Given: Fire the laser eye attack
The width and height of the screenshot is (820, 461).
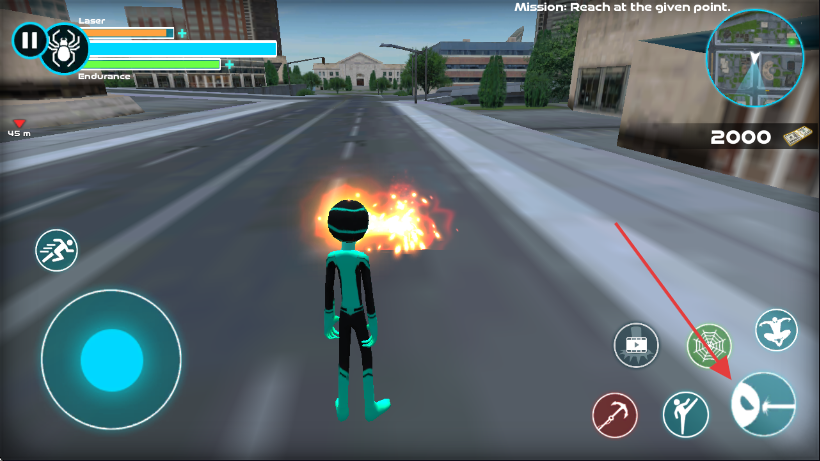Looking at the screenshot, I should click(764, 403).
